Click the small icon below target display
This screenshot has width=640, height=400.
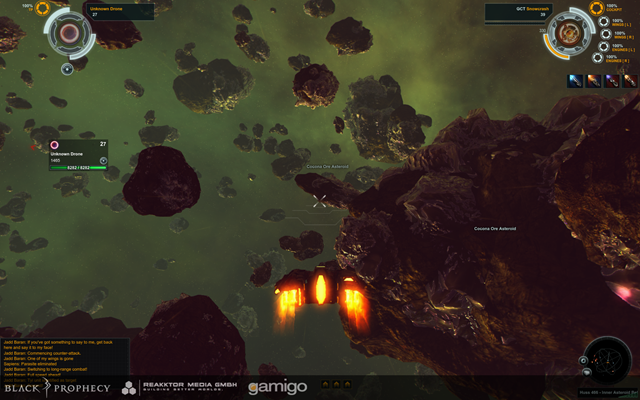67,69
